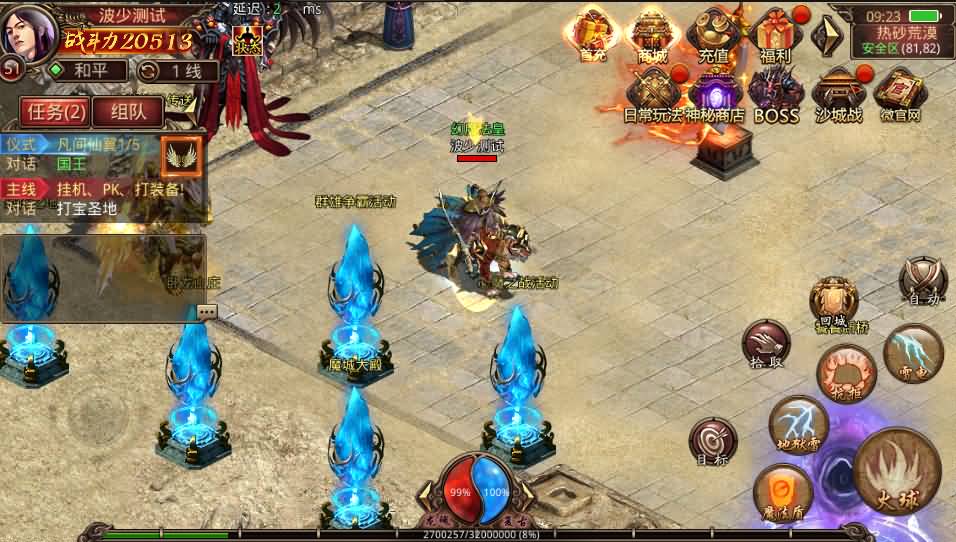The width and height of the screenshot is (956, 542).
Task: Open the 商城 shop
Action: (653, 35)
